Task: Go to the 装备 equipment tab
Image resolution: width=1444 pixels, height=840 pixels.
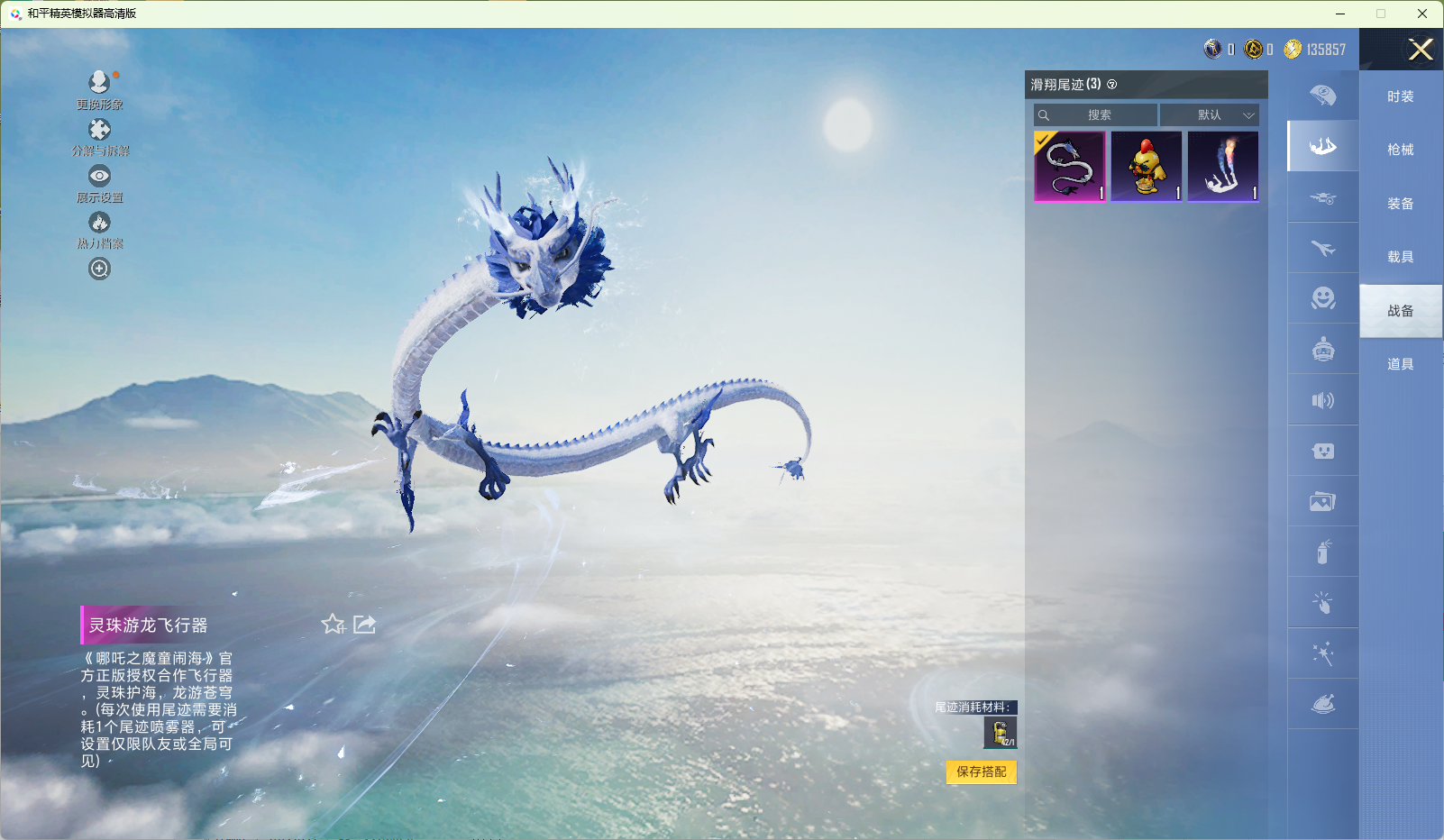Action: 1400,205
